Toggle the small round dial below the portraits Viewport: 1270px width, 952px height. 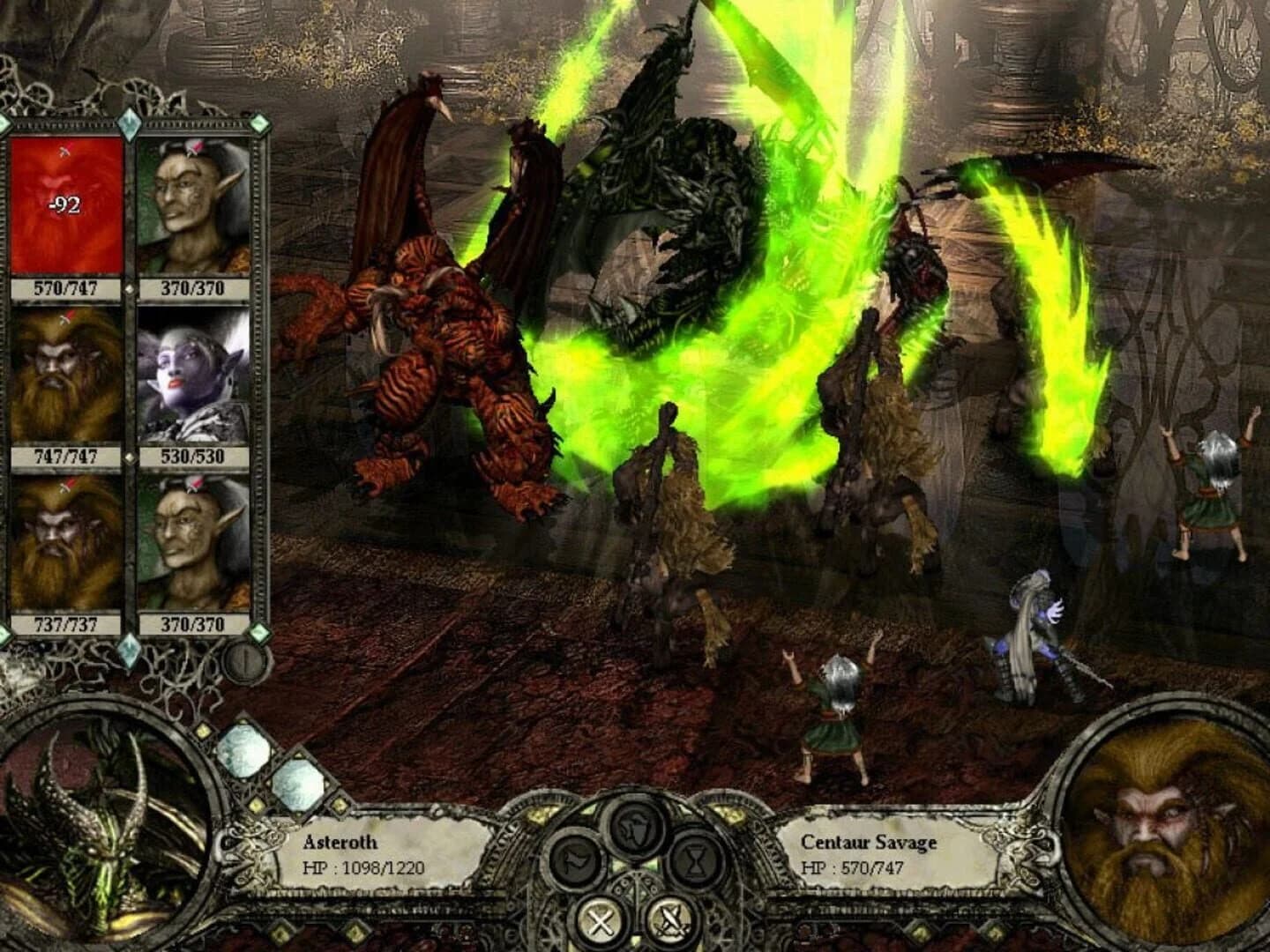(245, 659)
